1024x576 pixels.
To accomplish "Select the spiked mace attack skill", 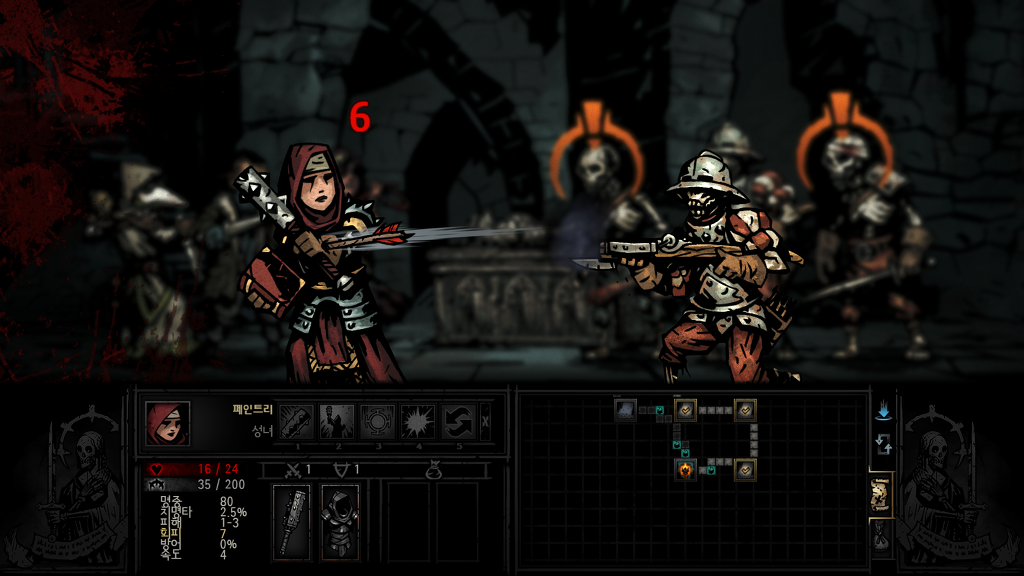I will point(296,421).
